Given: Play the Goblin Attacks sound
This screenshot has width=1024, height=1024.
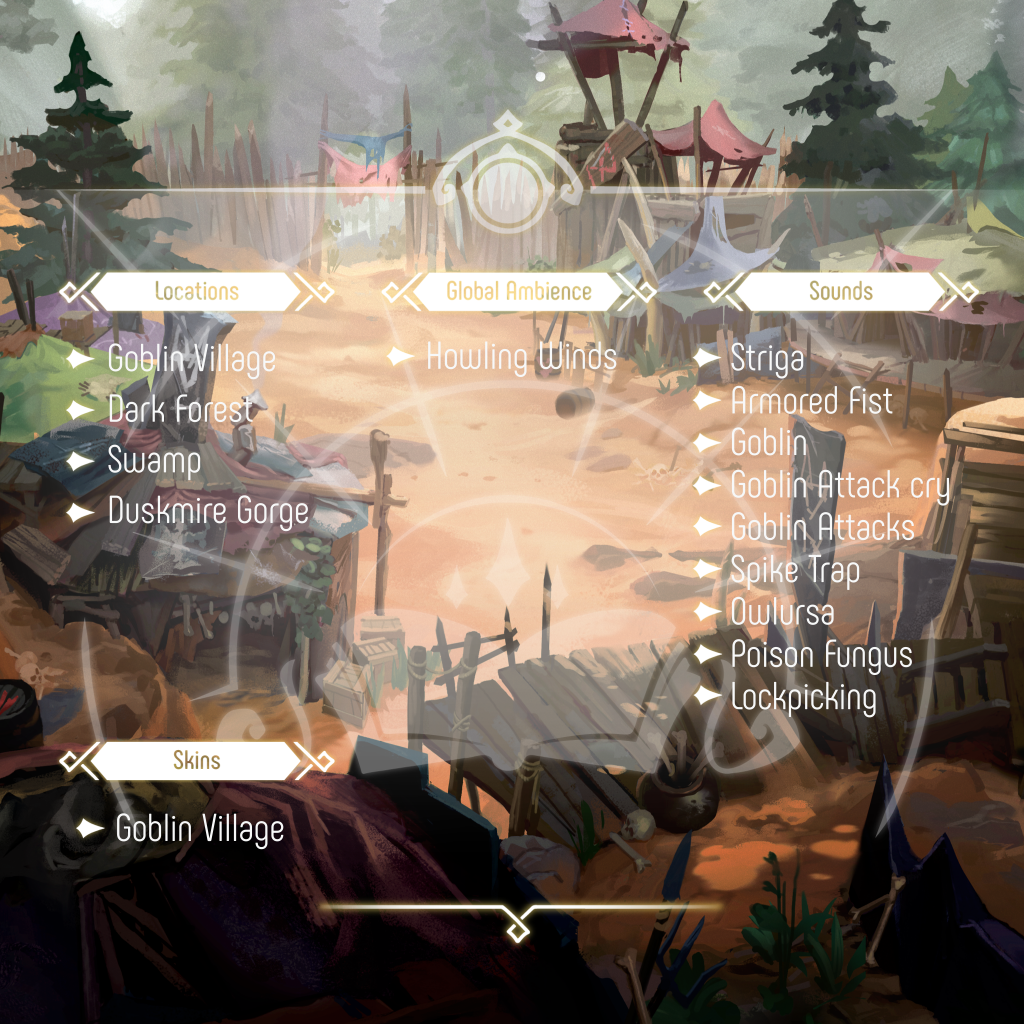Looking at the screenshot, I should point(822,527).
